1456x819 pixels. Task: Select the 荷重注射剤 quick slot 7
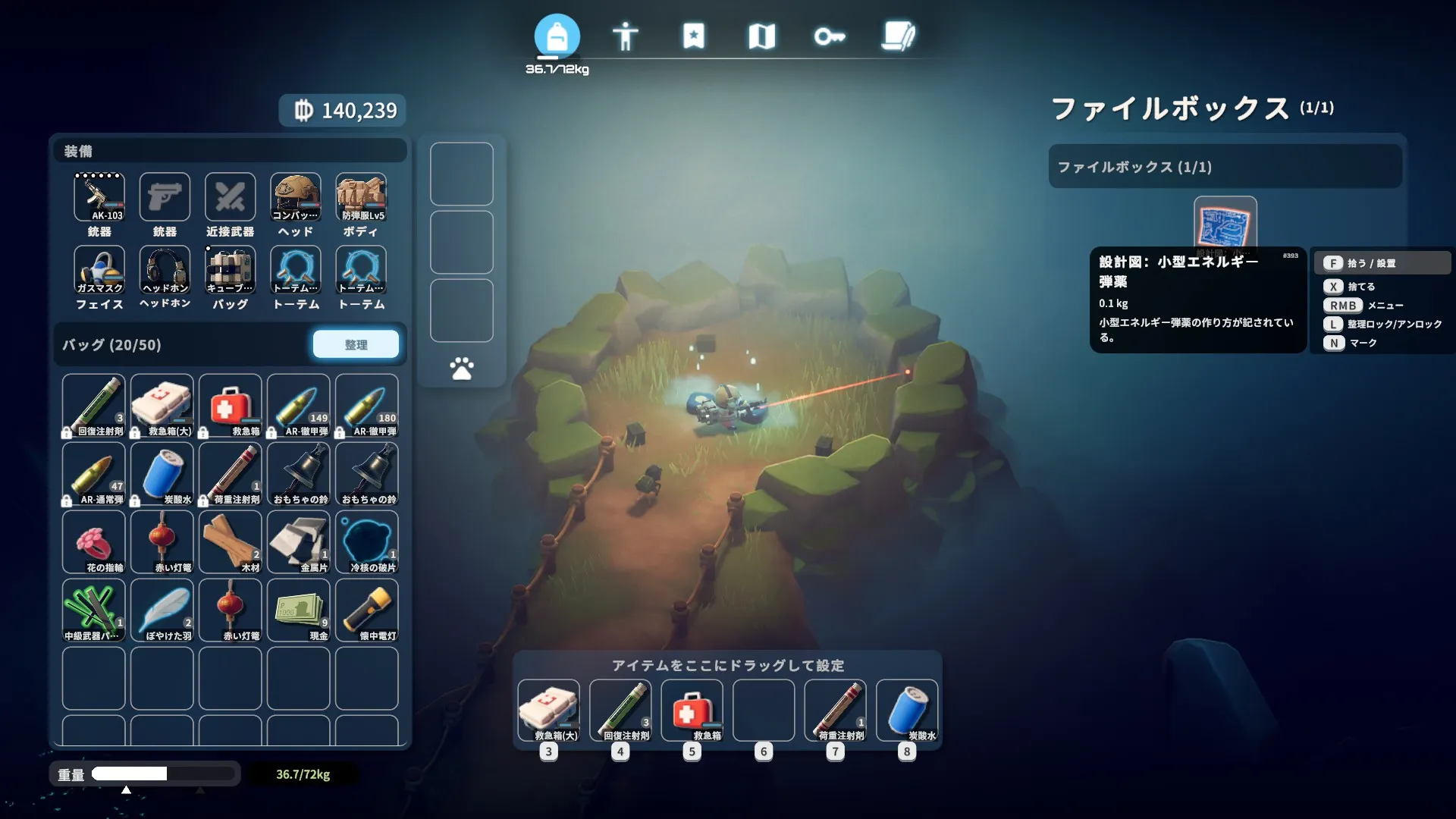(835, 711)
